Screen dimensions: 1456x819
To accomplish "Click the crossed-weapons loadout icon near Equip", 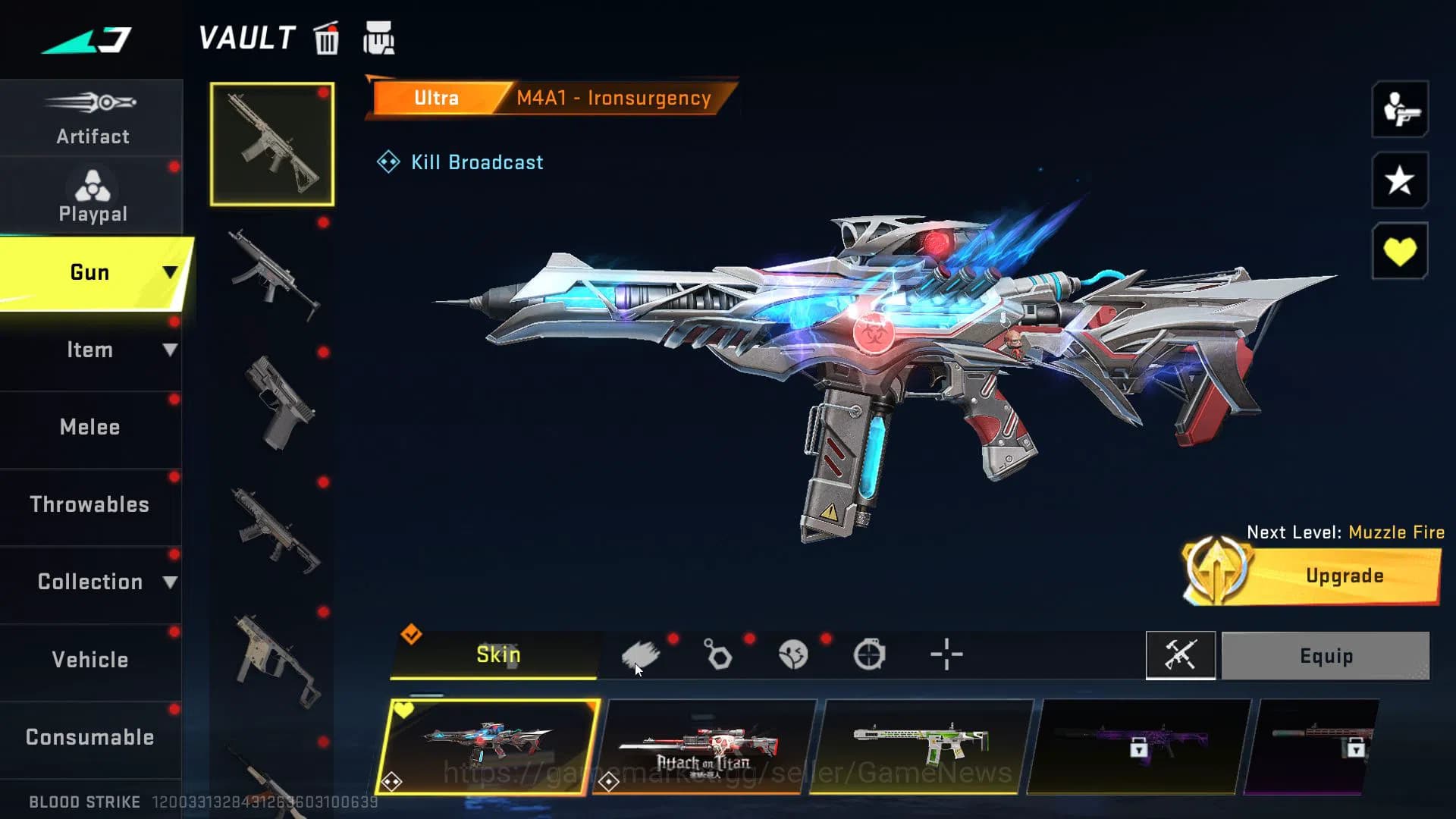I will click(x=1180, y=655).
